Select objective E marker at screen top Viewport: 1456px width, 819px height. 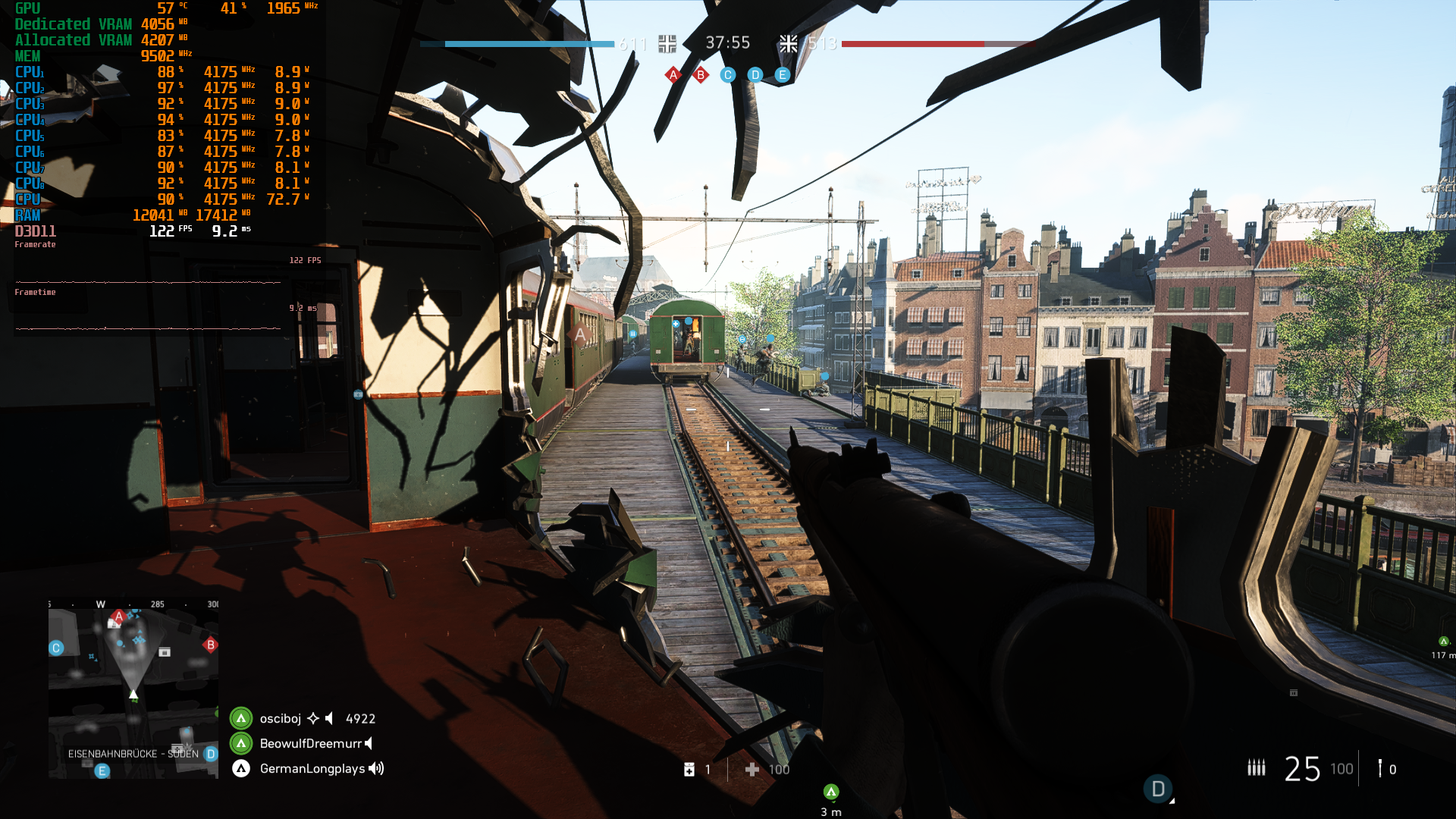click(782, 75)
